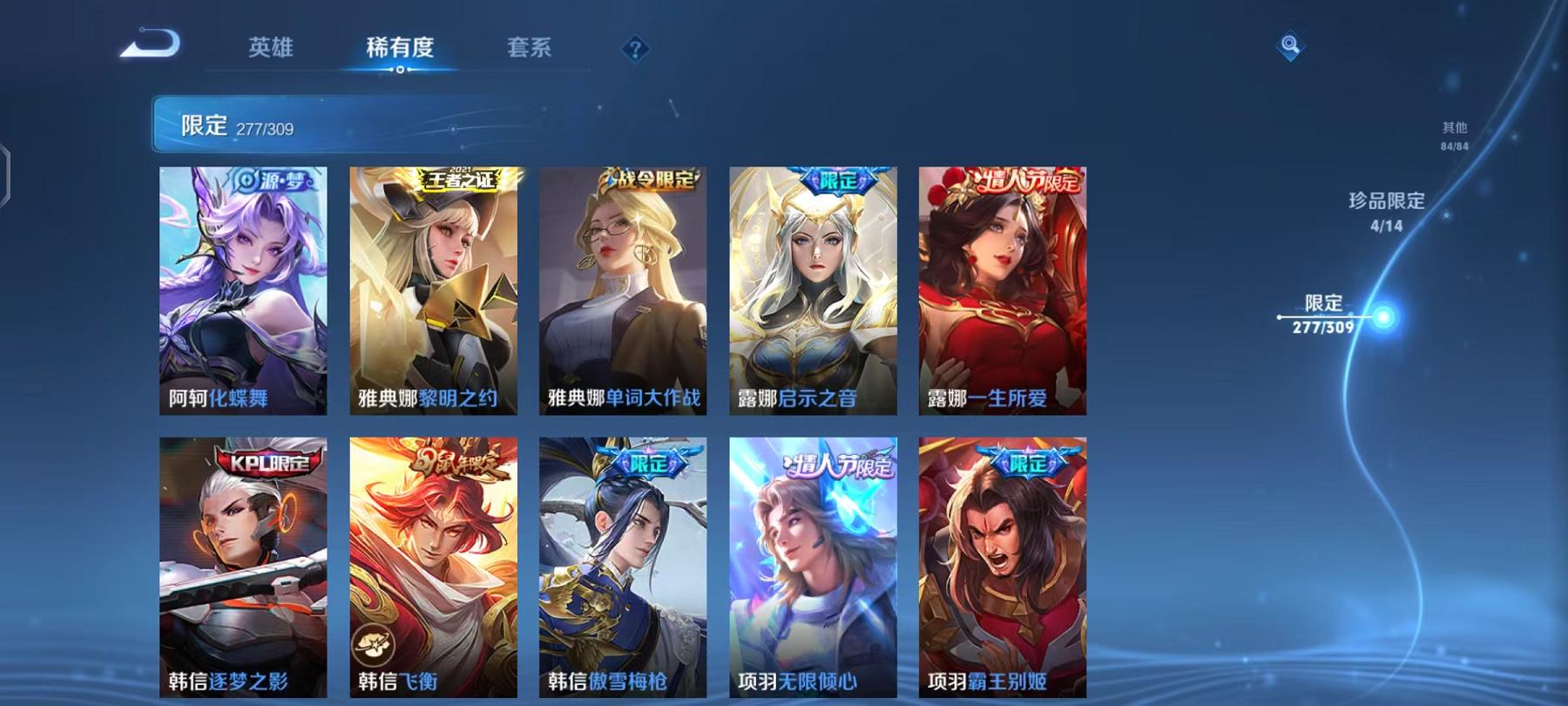Click the 战令限定 badge on 雅典娜单词大作战

(650, 177)
